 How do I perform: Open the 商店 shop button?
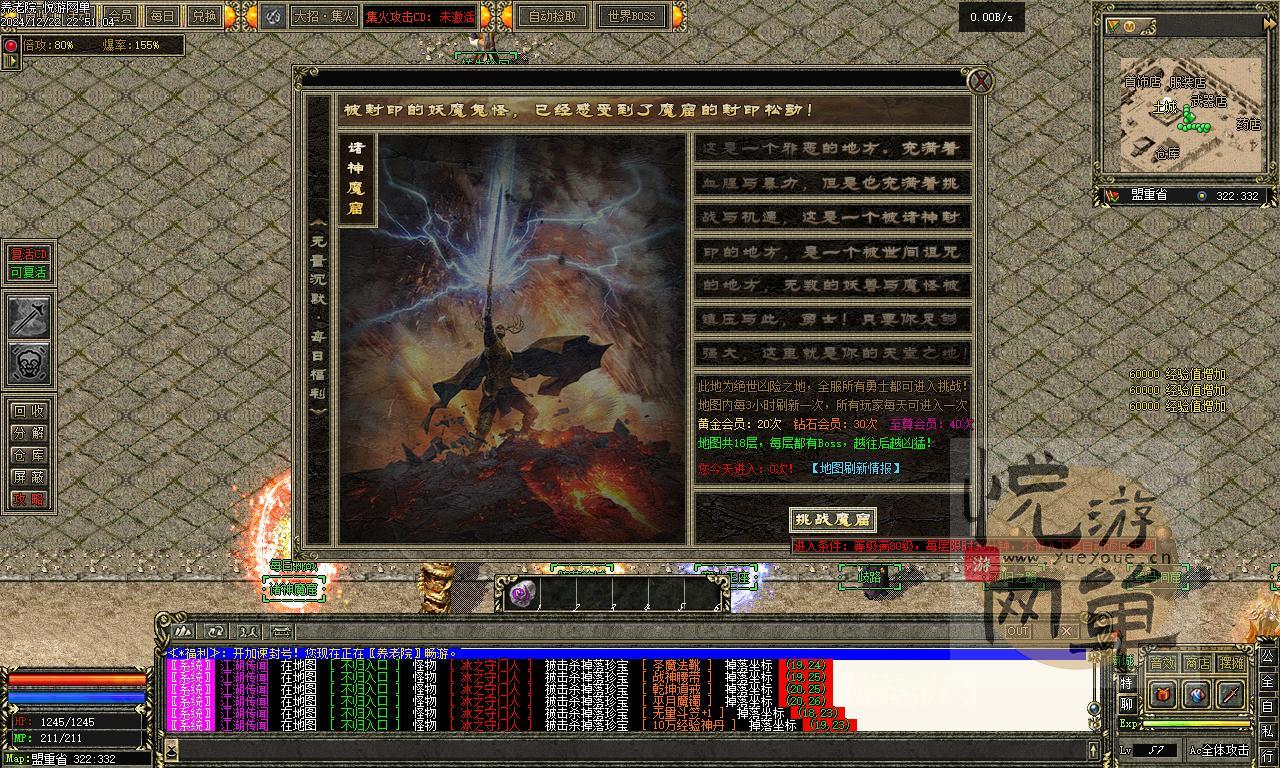1196,663
